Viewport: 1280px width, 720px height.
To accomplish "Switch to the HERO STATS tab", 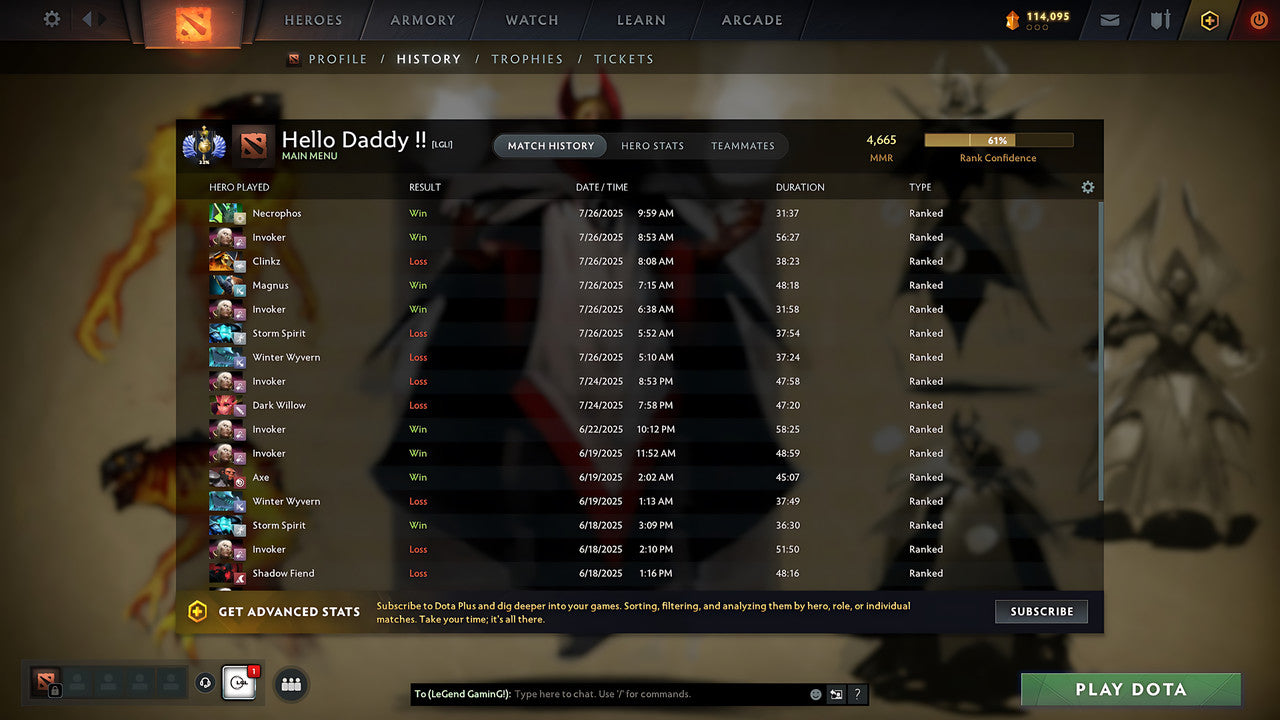I will click(652, 146).
